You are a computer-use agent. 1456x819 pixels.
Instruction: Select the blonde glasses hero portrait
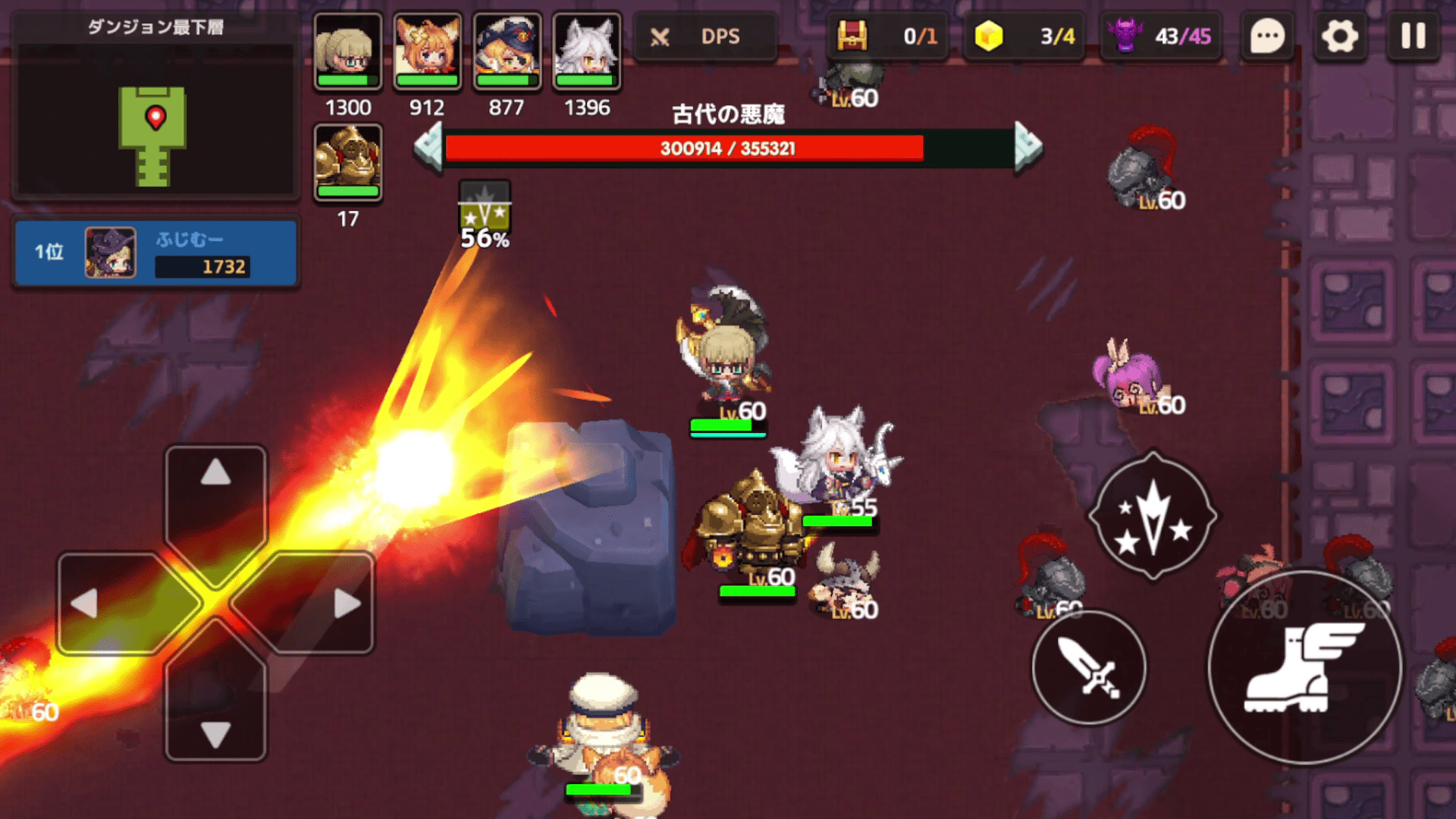coord(348,52)
